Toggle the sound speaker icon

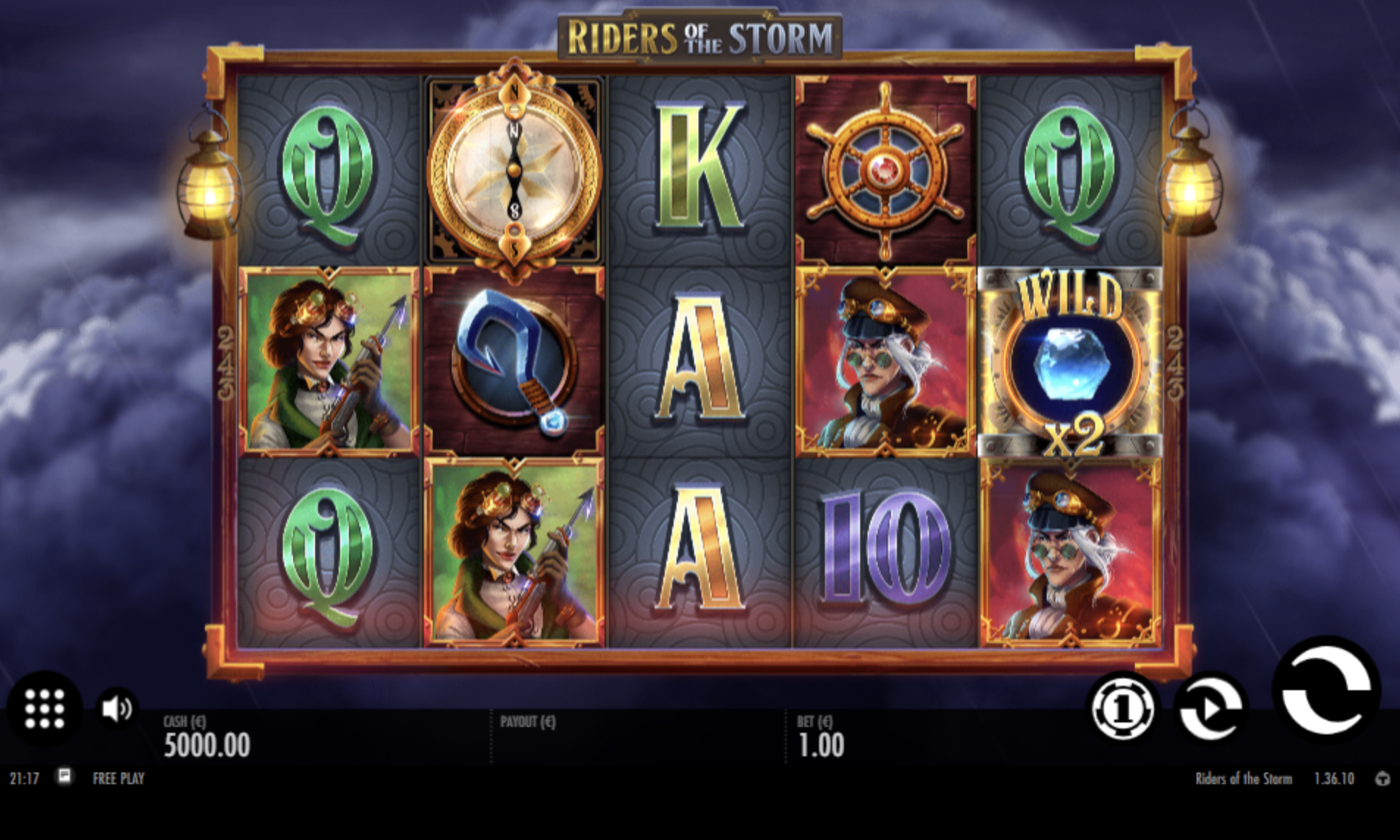(x=116, y=709)
